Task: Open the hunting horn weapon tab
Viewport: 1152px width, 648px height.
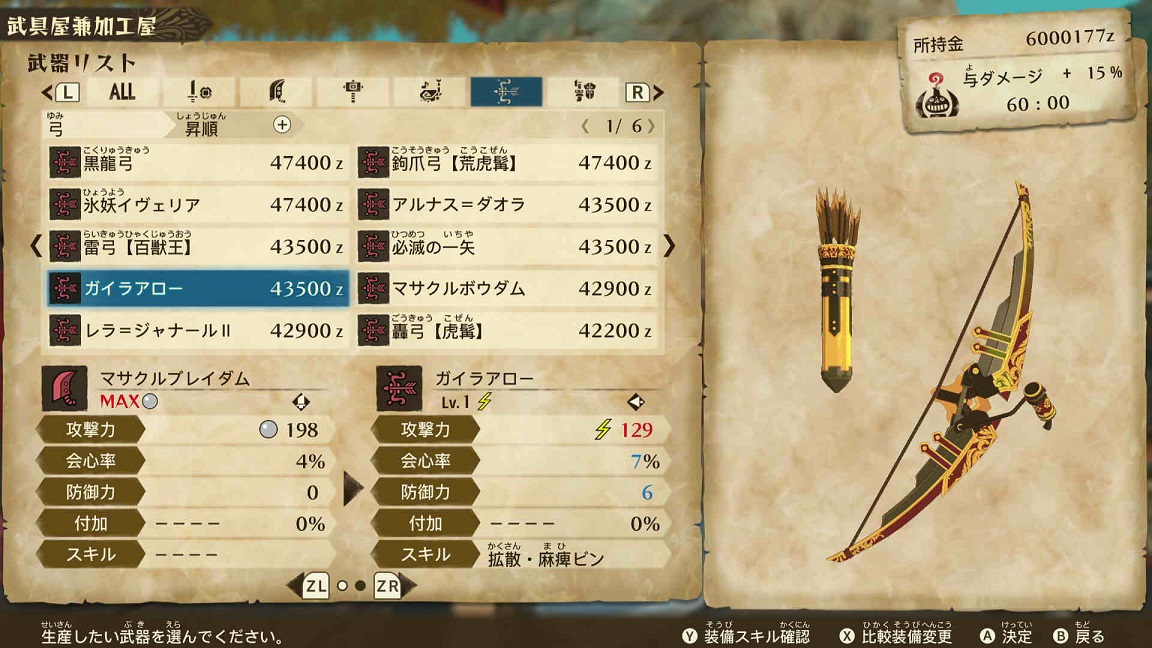Action: 430,92
